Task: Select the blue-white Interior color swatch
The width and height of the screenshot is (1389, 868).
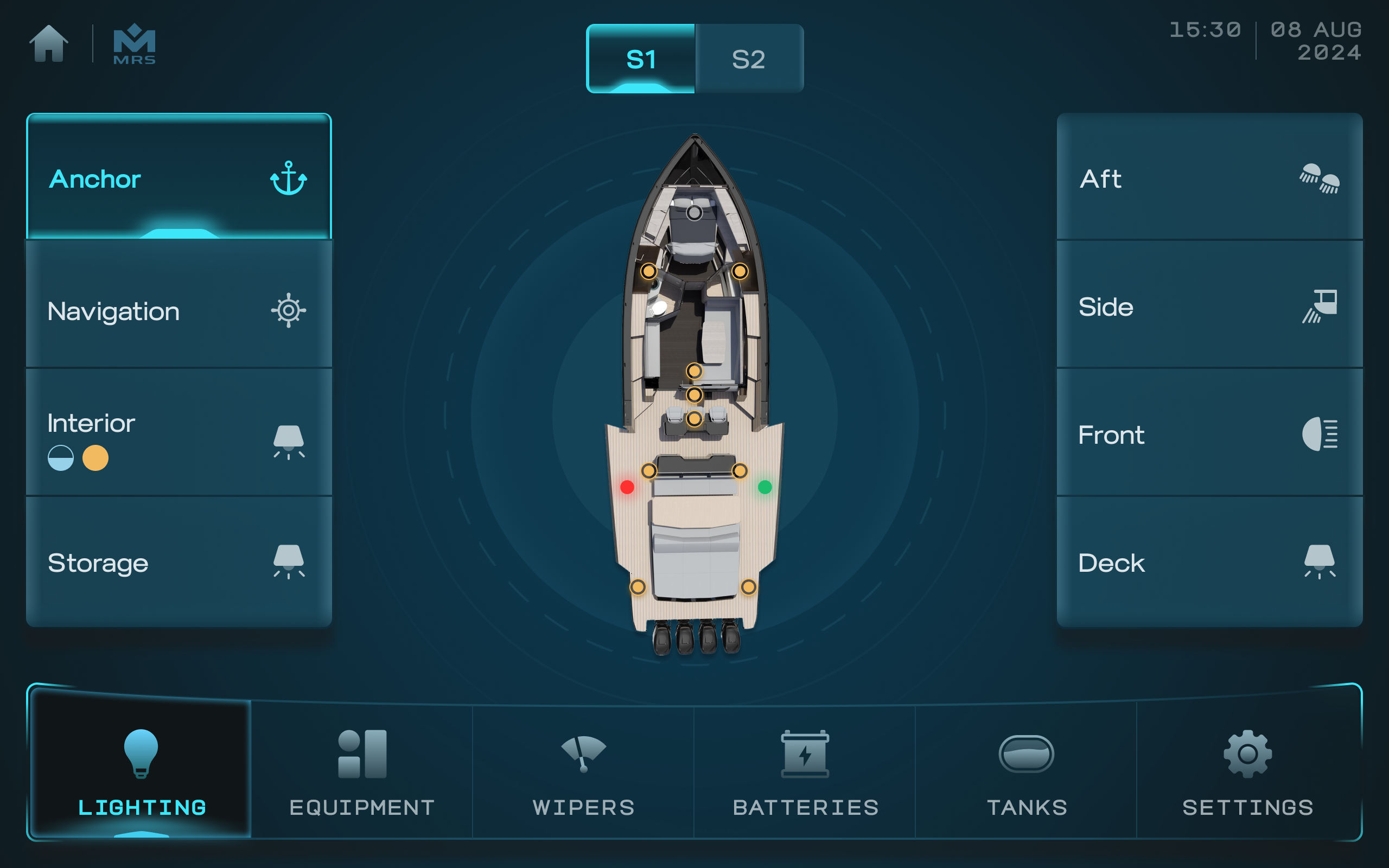Action: click(x=60, y=458)
